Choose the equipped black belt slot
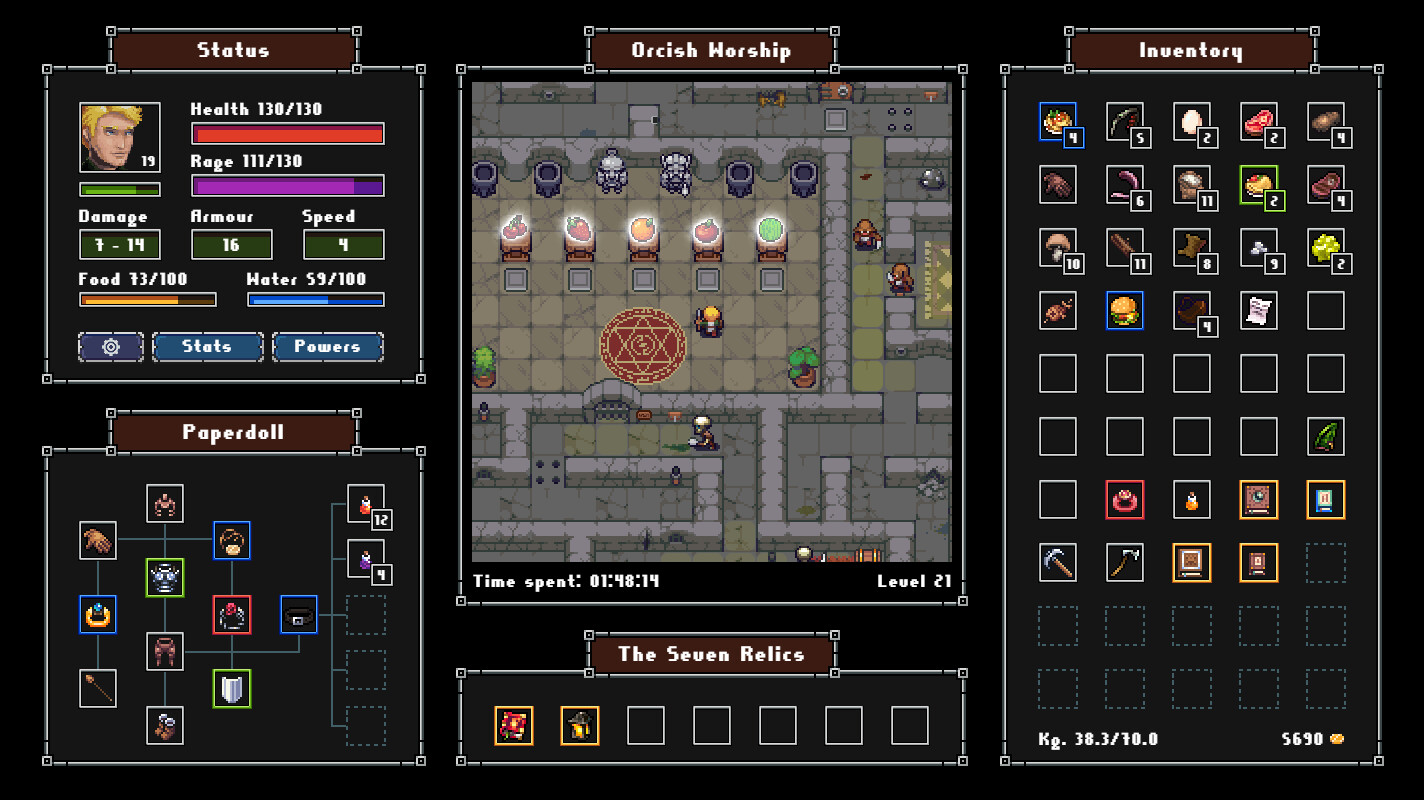The width and height of the screenshot is (1424, 800). (299, 614)
